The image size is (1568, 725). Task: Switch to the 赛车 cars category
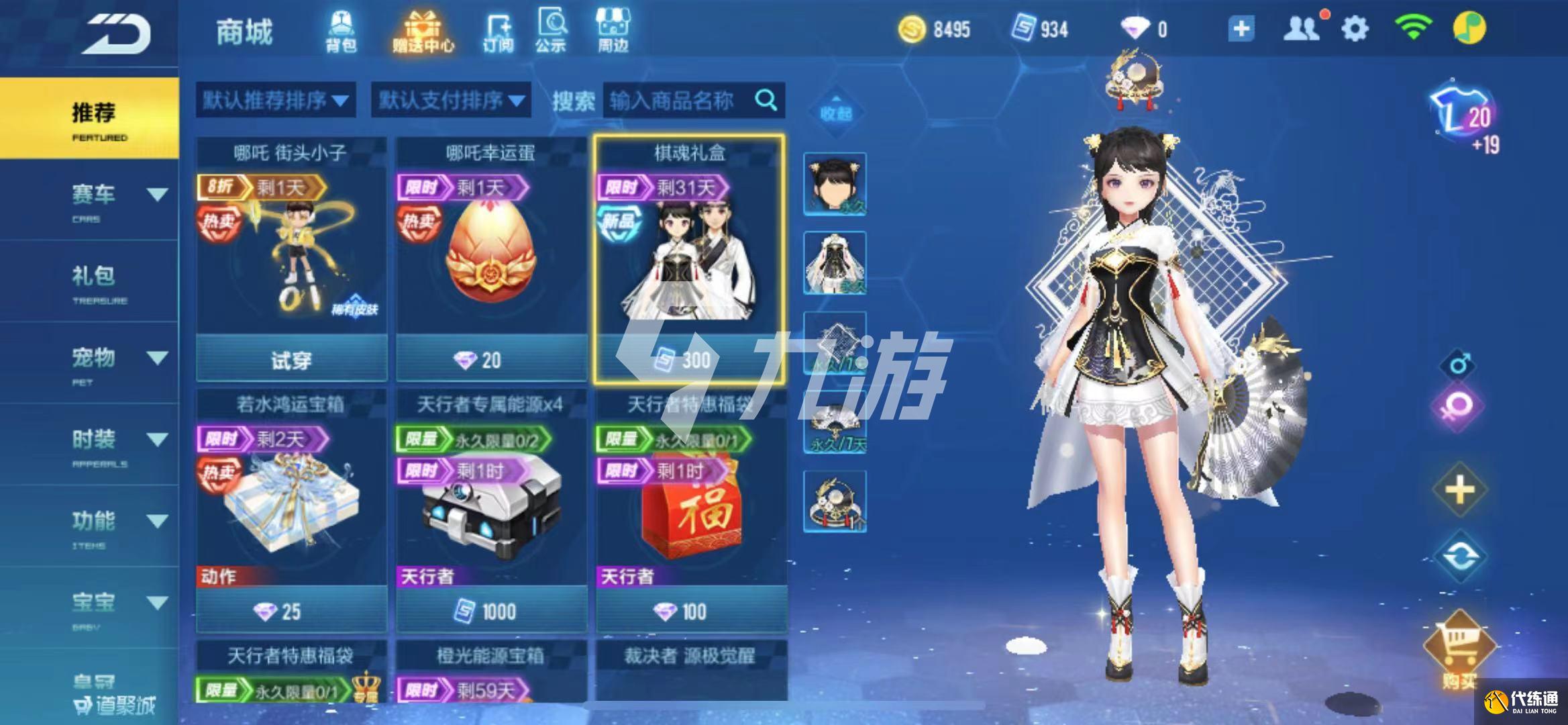(94, 199)
